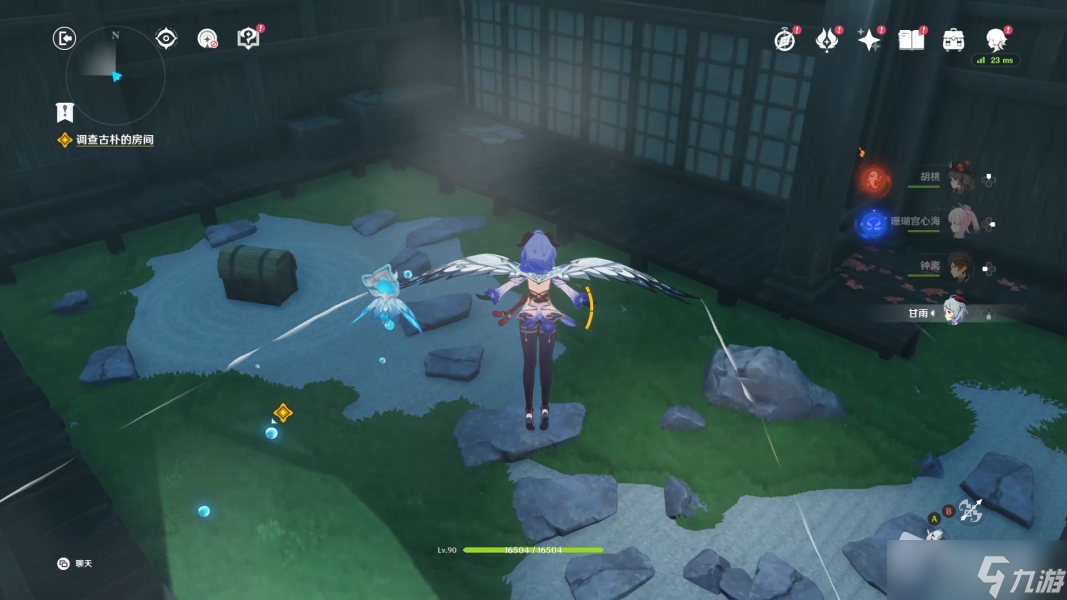Open the 聊天 chat box
This screenshot has height=600, width=1067.
coord(78,564)
